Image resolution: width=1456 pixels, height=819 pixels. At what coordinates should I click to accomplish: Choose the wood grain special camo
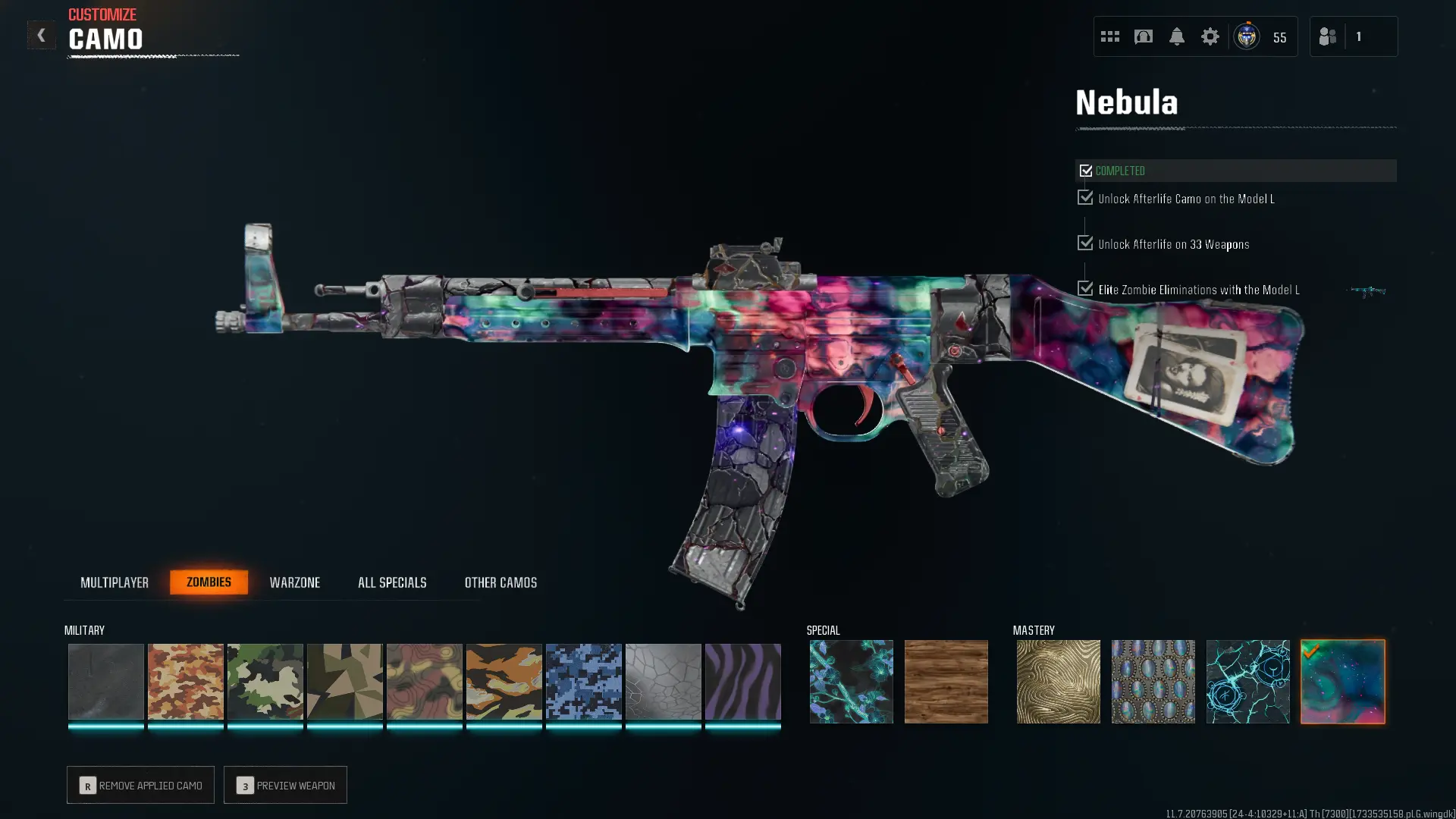946,682
